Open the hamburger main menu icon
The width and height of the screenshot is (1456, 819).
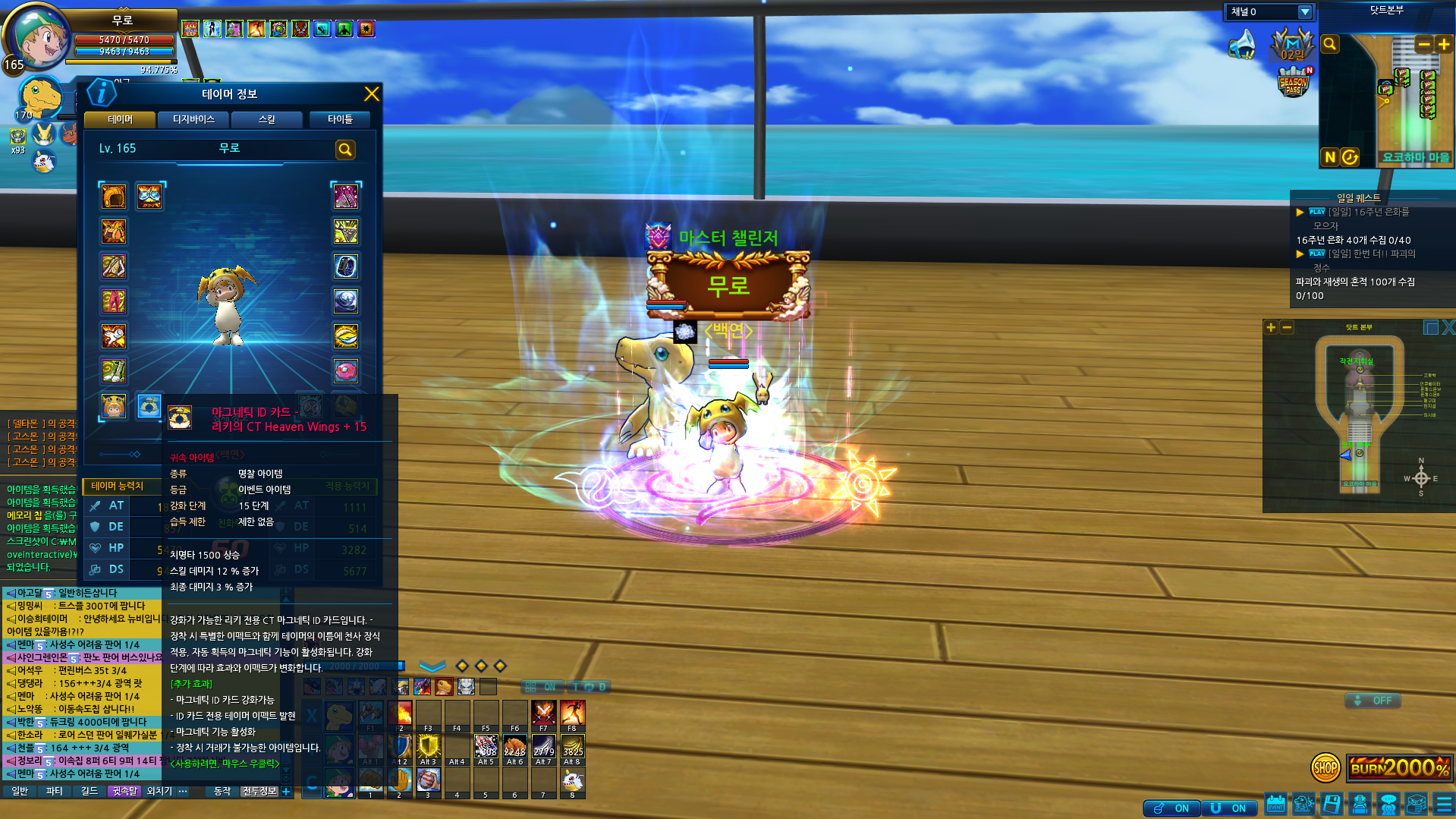point(1444,804)
